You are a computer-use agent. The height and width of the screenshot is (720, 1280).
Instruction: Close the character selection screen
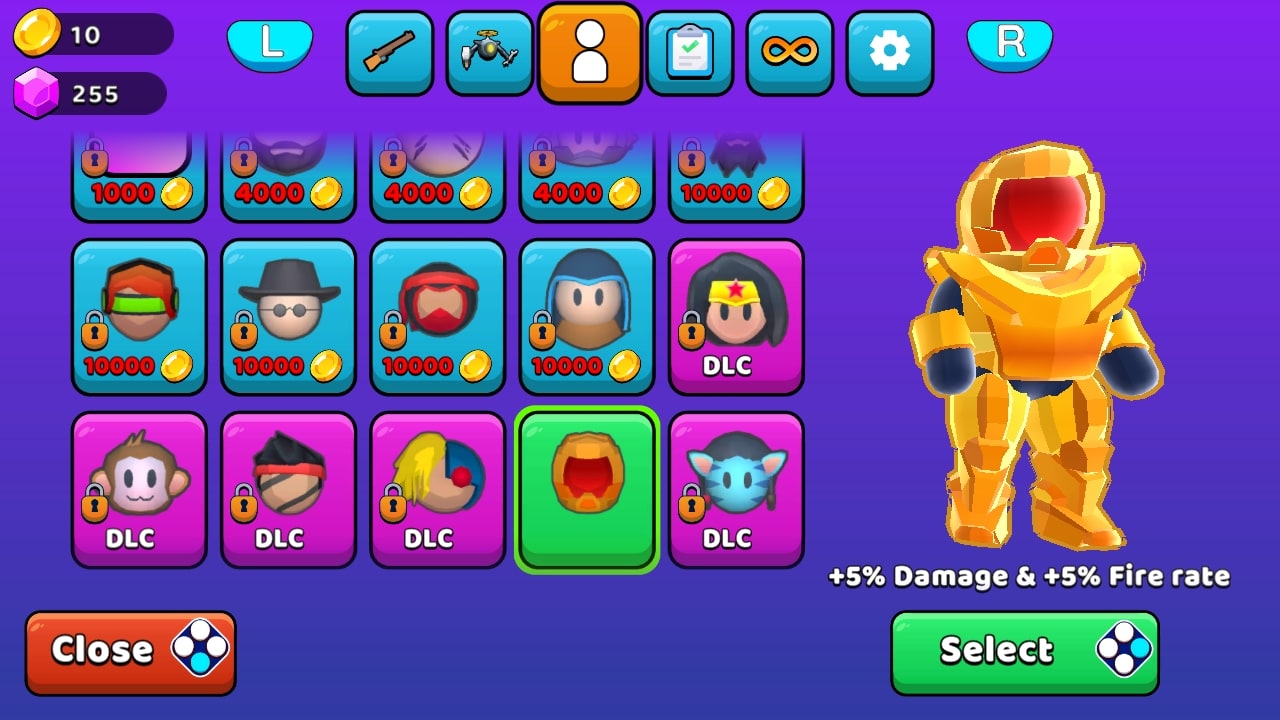[x=130, y=650]
